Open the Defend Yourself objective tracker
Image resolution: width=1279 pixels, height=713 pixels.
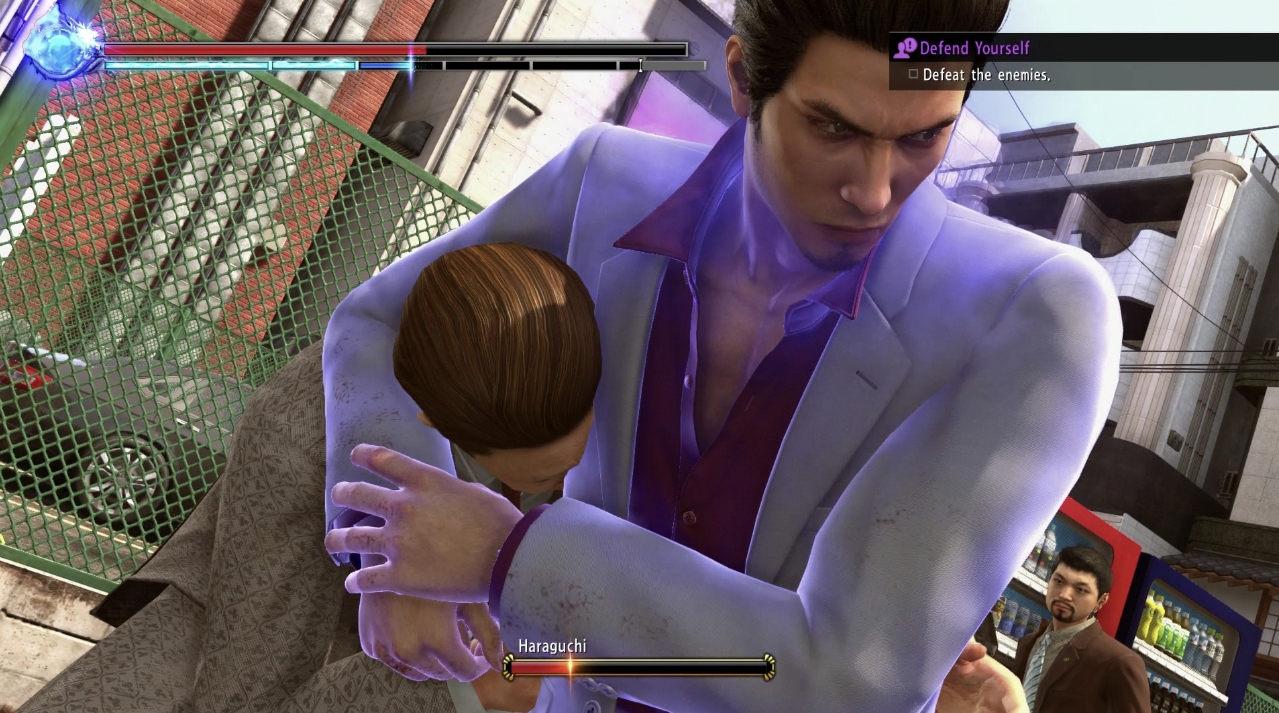[973, 48]
